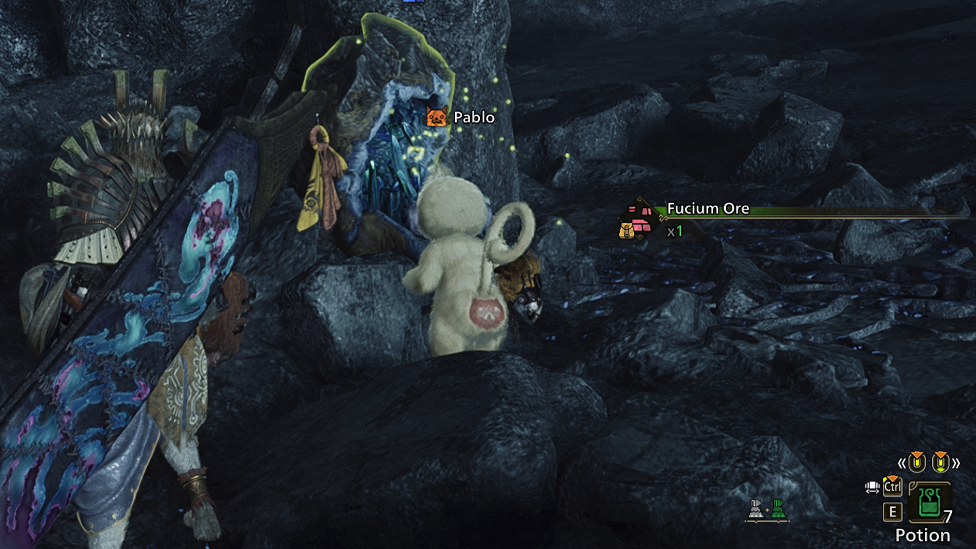This screenshot has width=976, height=549.
Task: Select the green Potion item slot
Action: [x=930, y=502]
